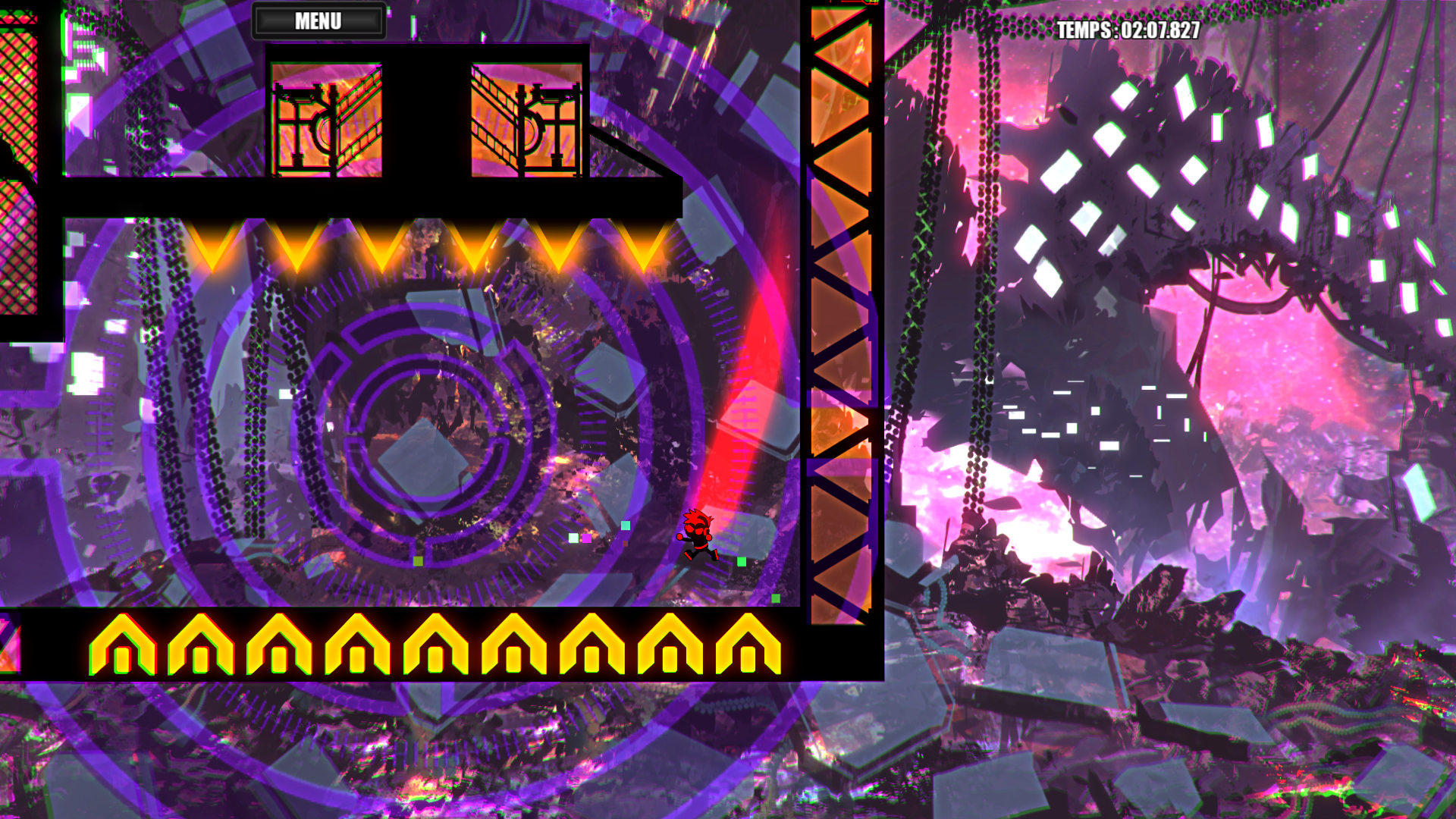Open the MENU button
1456x819 pixels.
tap(318, 21)
